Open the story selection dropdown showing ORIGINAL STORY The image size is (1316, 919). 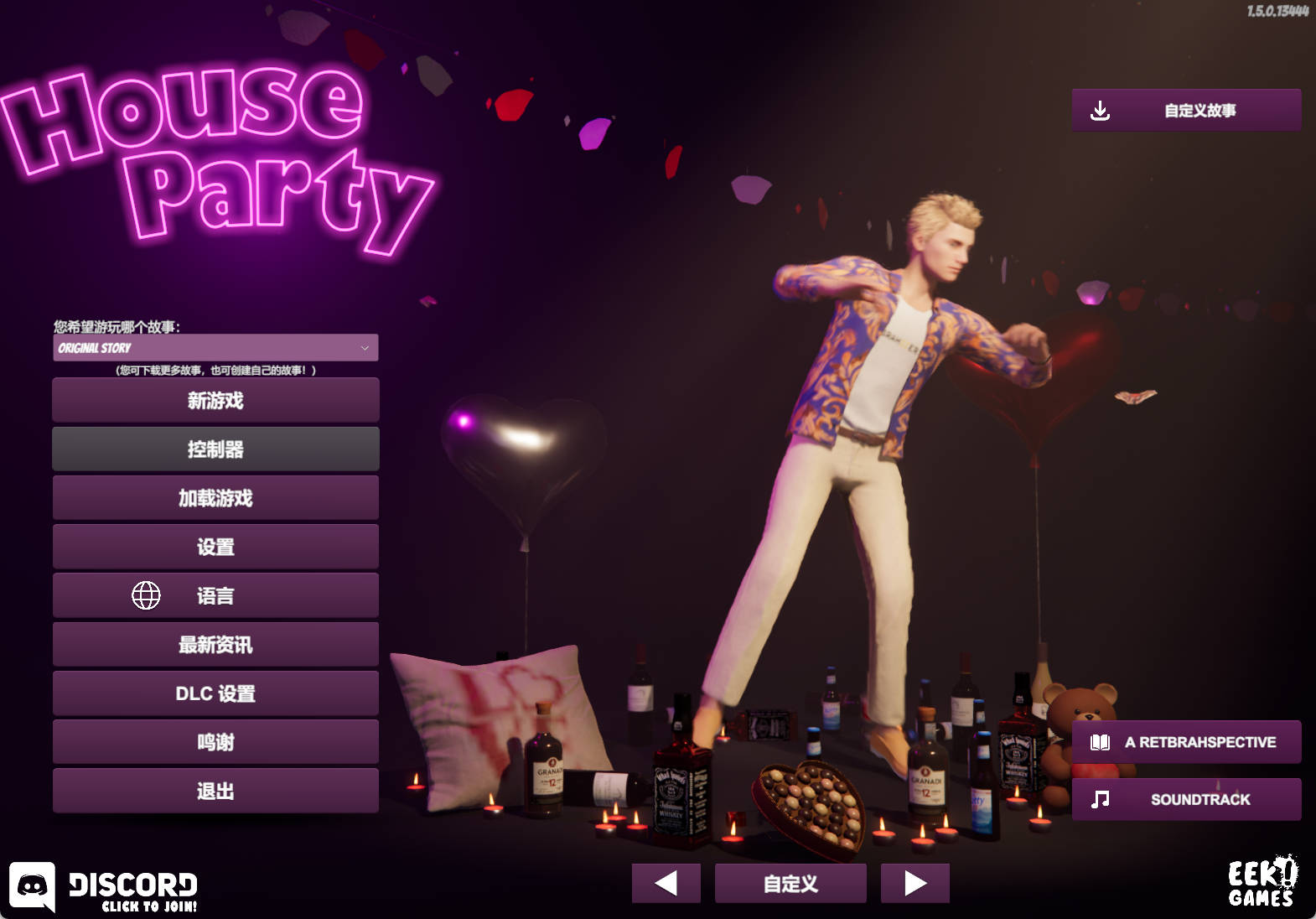click(x=215, y=347)
